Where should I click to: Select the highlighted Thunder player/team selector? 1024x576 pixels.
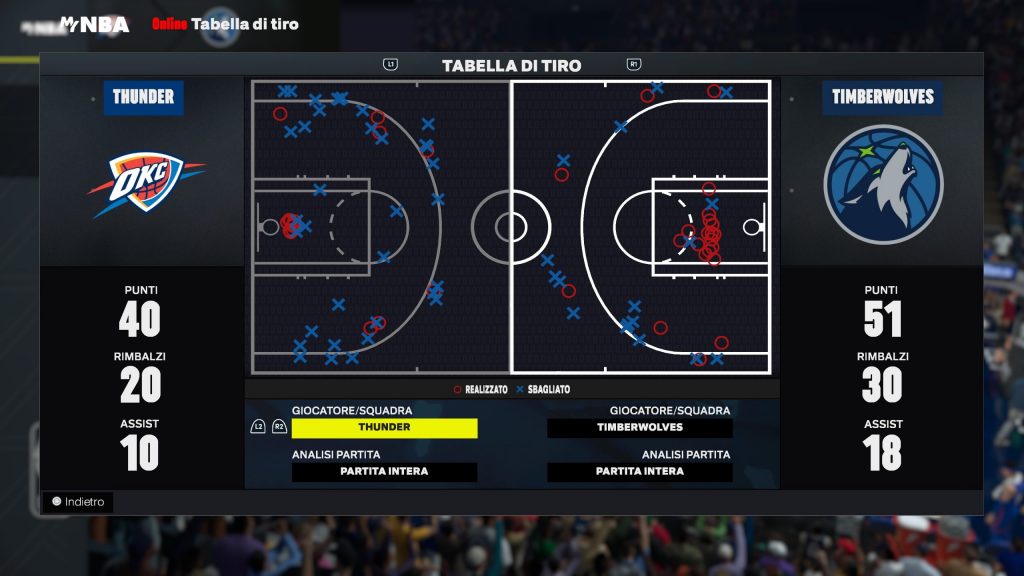coord(384,427)
